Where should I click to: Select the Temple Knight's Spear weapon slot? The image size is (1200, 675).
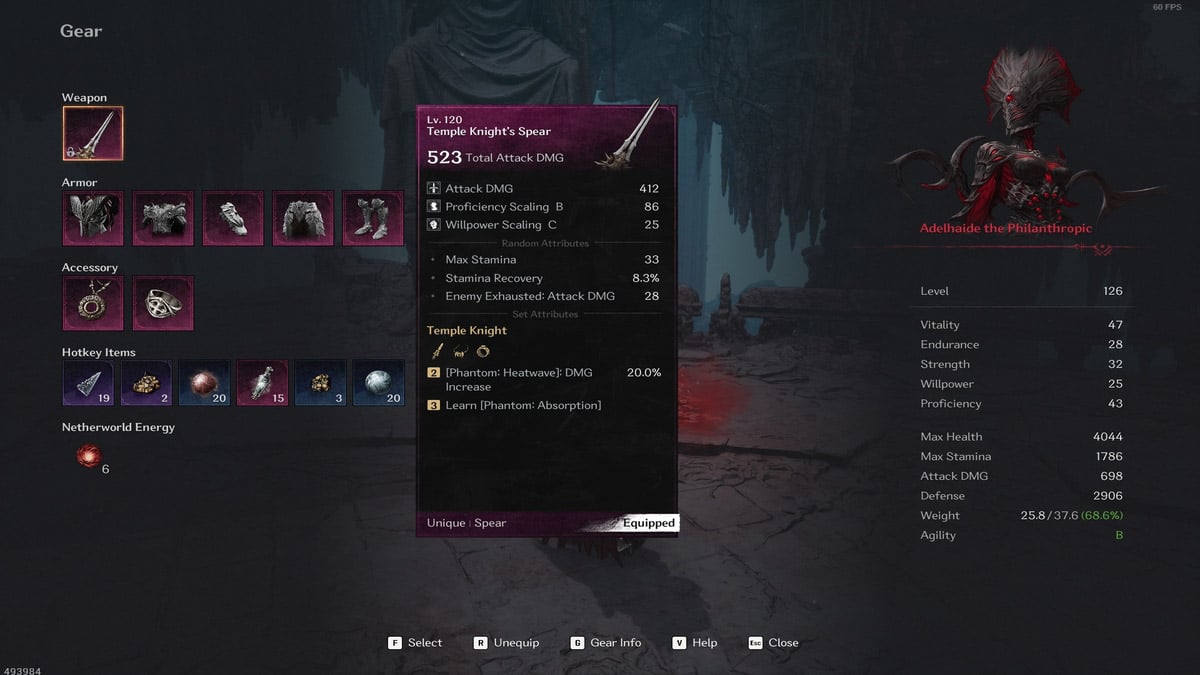click(x=93, y=134)
